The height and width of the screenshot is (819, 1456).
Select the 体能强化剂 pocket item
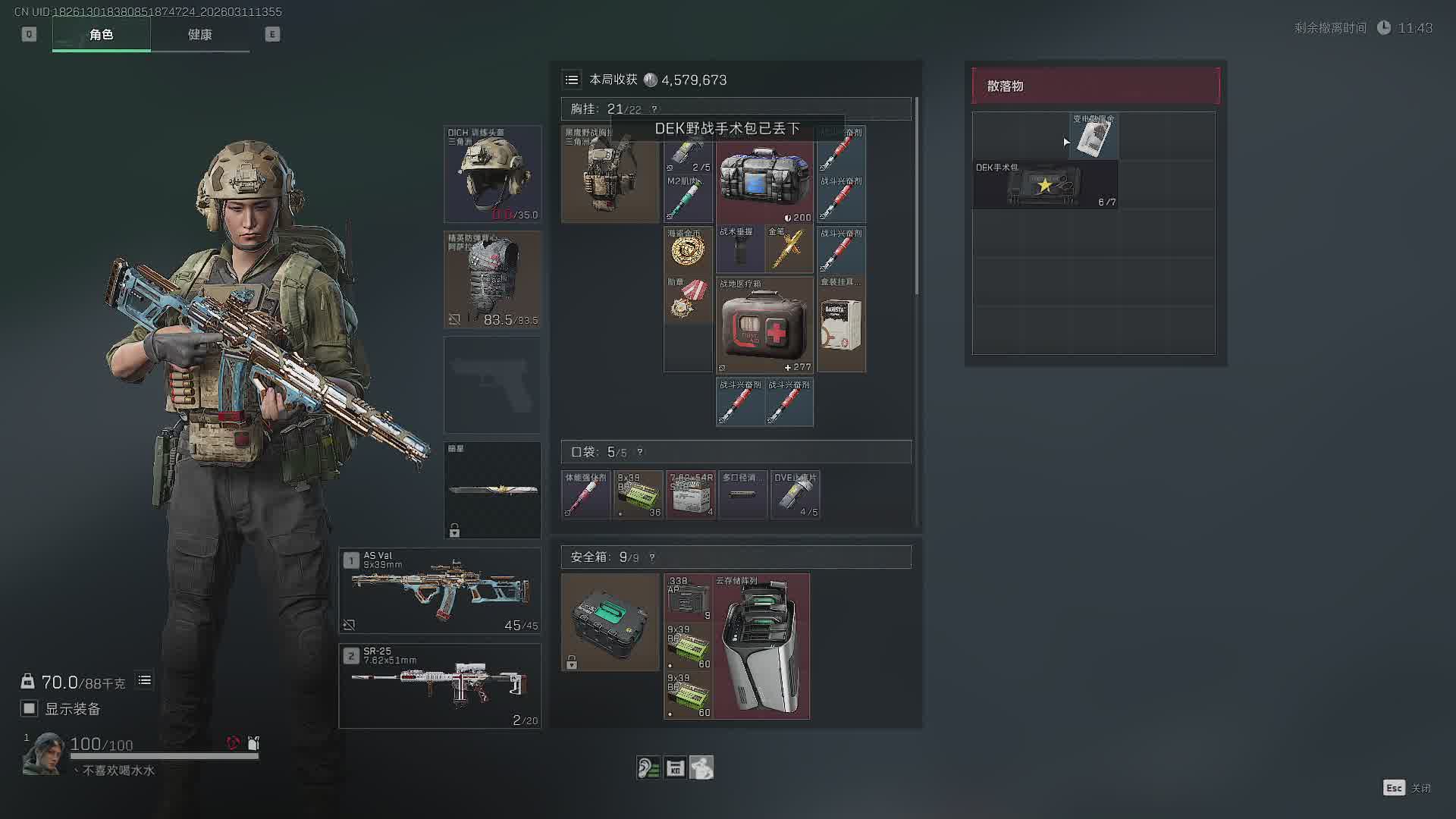585,495
